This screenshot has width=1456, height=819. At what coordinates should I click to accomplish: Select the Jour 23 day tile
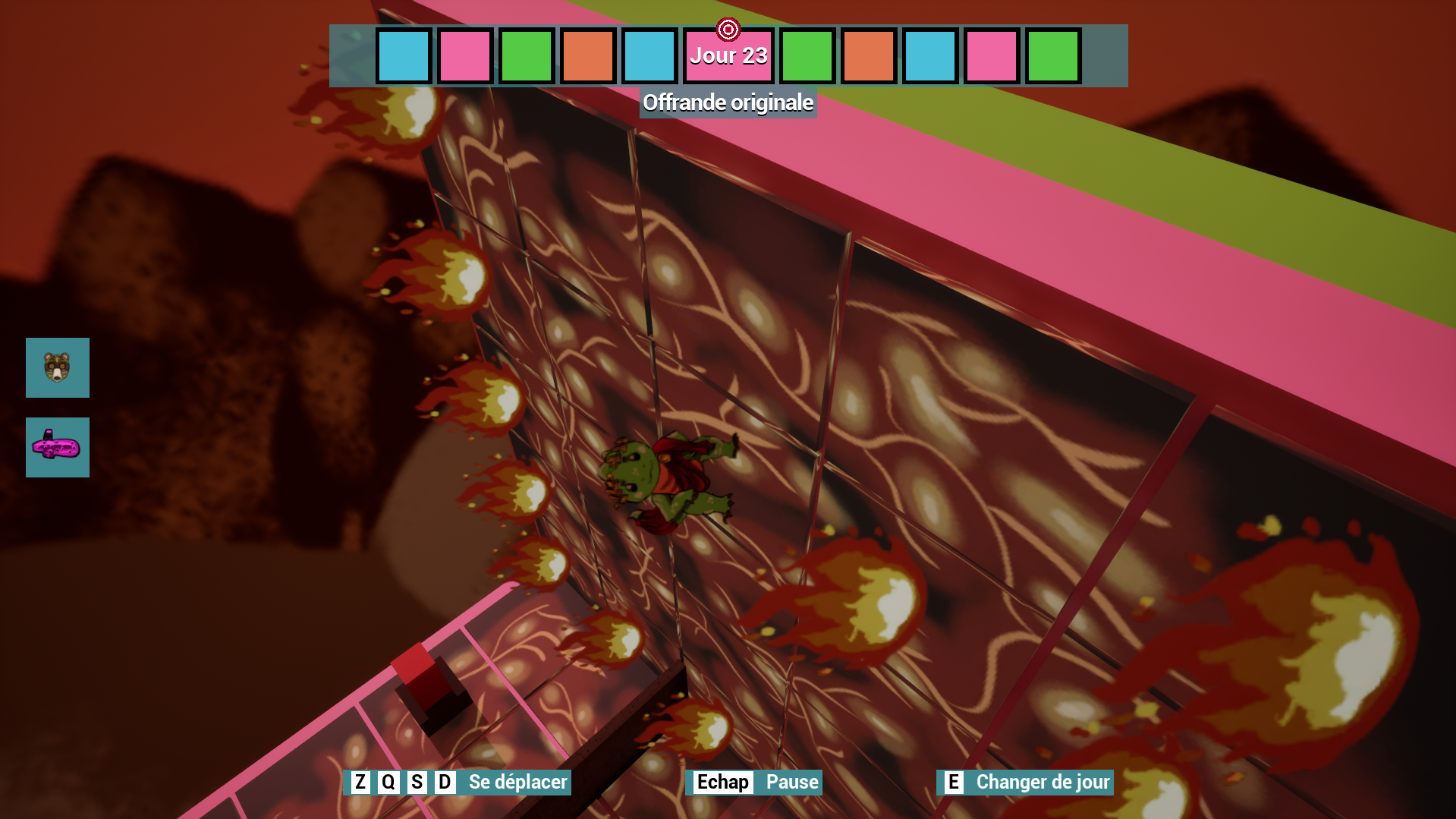[x=727, y=55]
